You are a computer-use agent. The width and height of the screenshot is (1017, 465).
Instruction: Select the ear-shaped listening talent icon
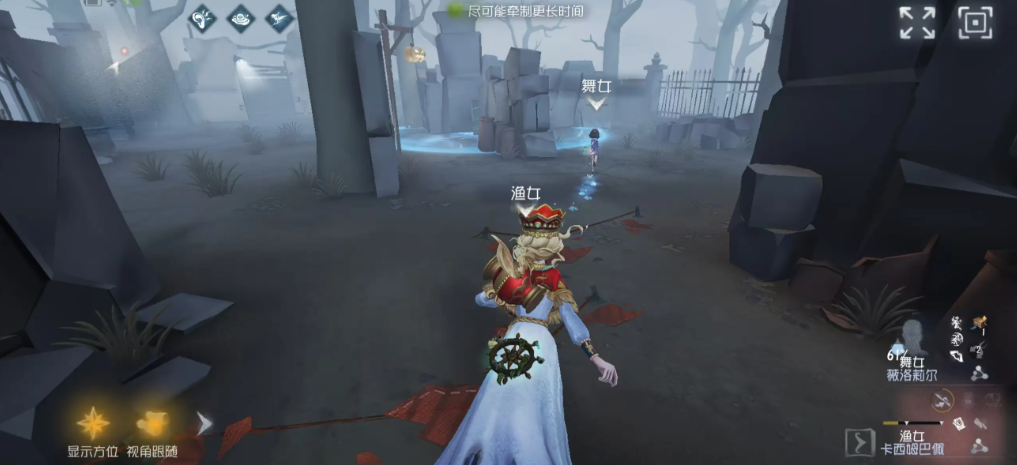tap(204, 17)
